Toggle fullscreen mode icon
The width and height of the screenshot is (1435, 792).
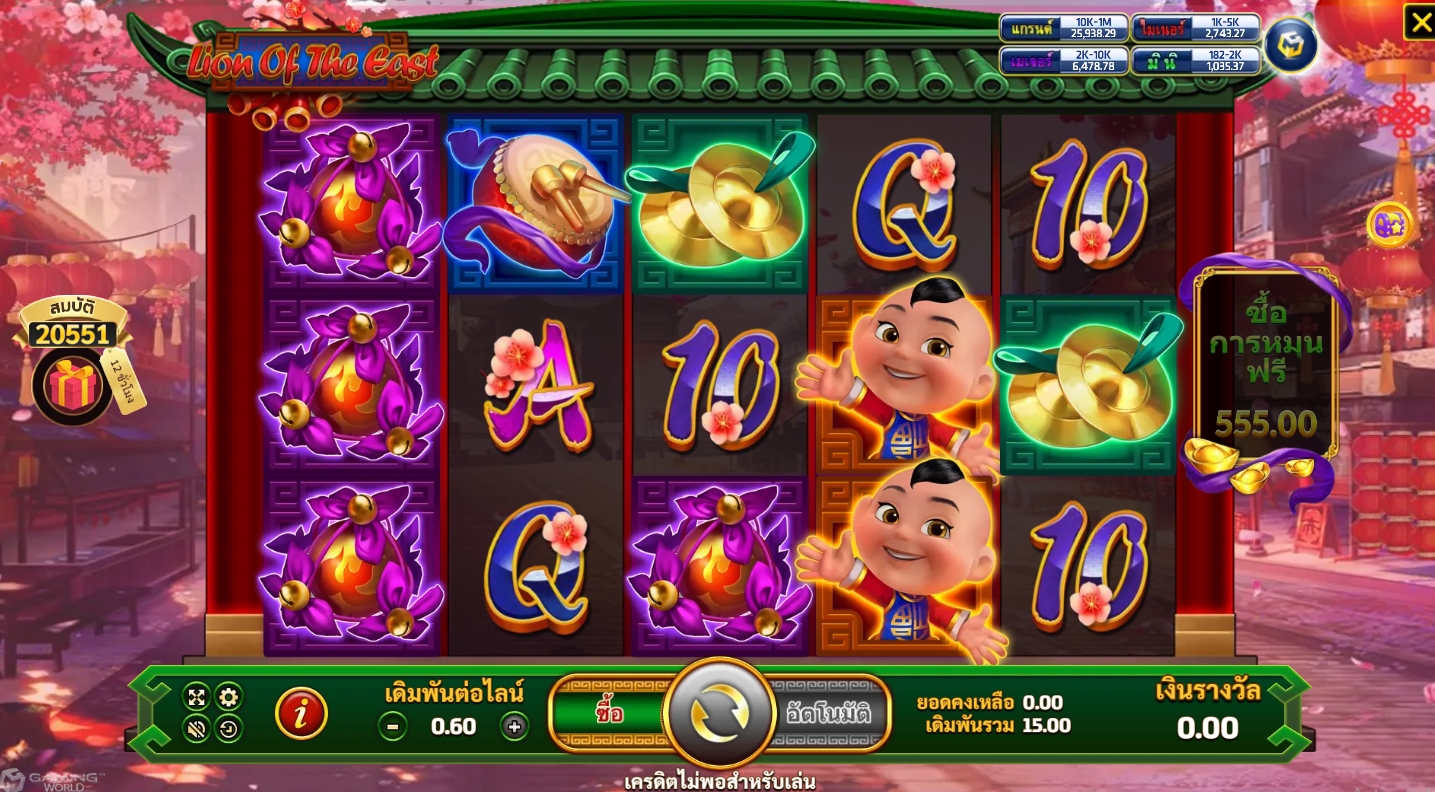pos(196,697)
